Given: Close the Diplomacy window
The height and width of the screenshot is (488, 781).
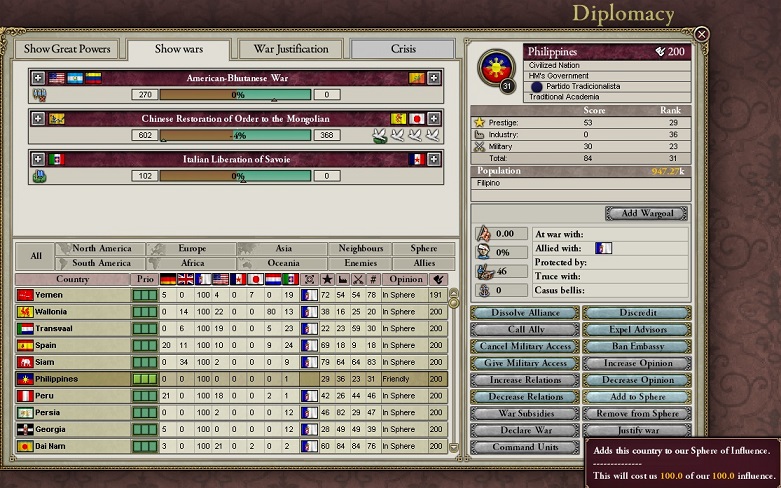Looking at the screenshot, I should (x=702, y=34).
